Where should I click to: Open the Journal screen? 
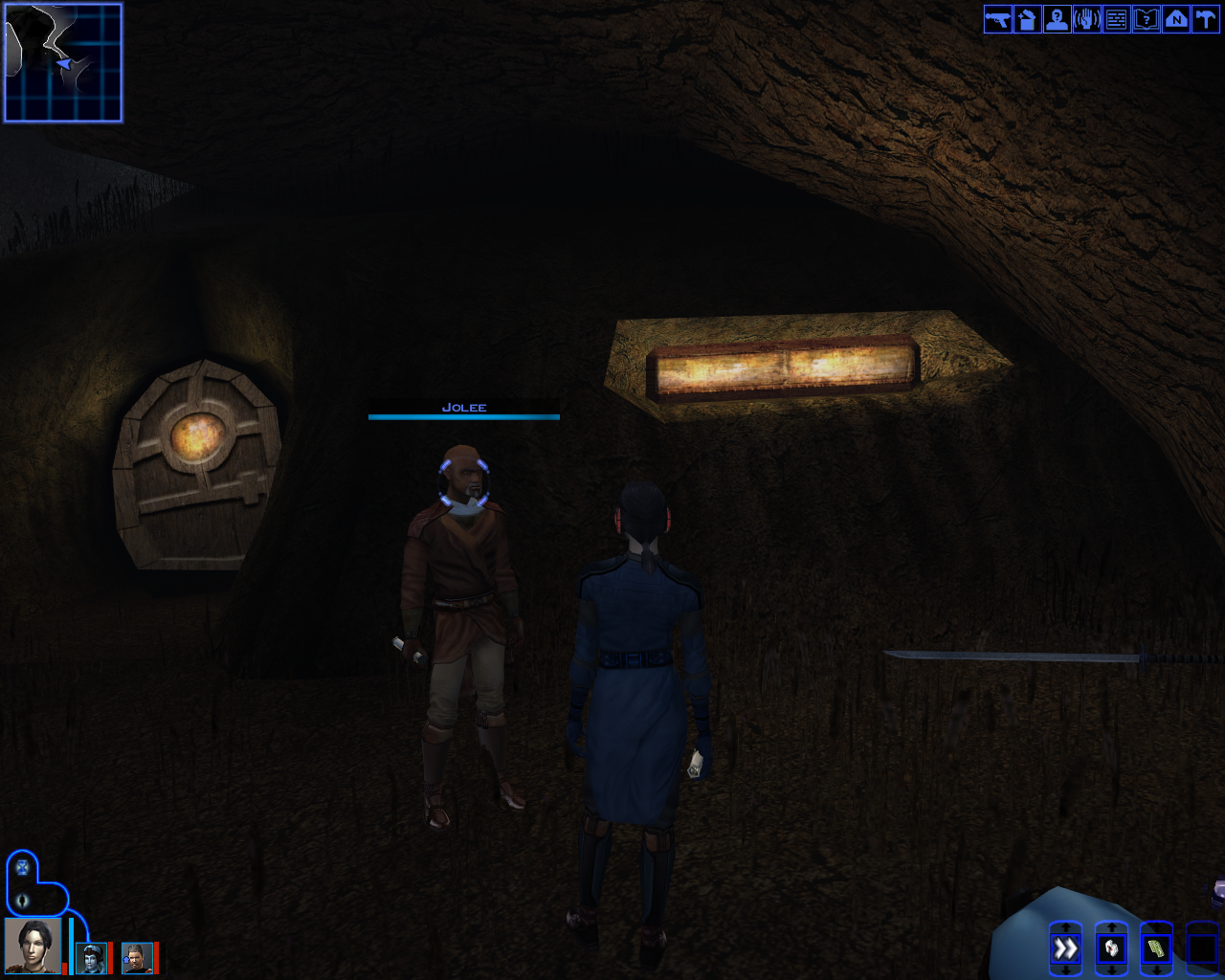[1146, 19]
